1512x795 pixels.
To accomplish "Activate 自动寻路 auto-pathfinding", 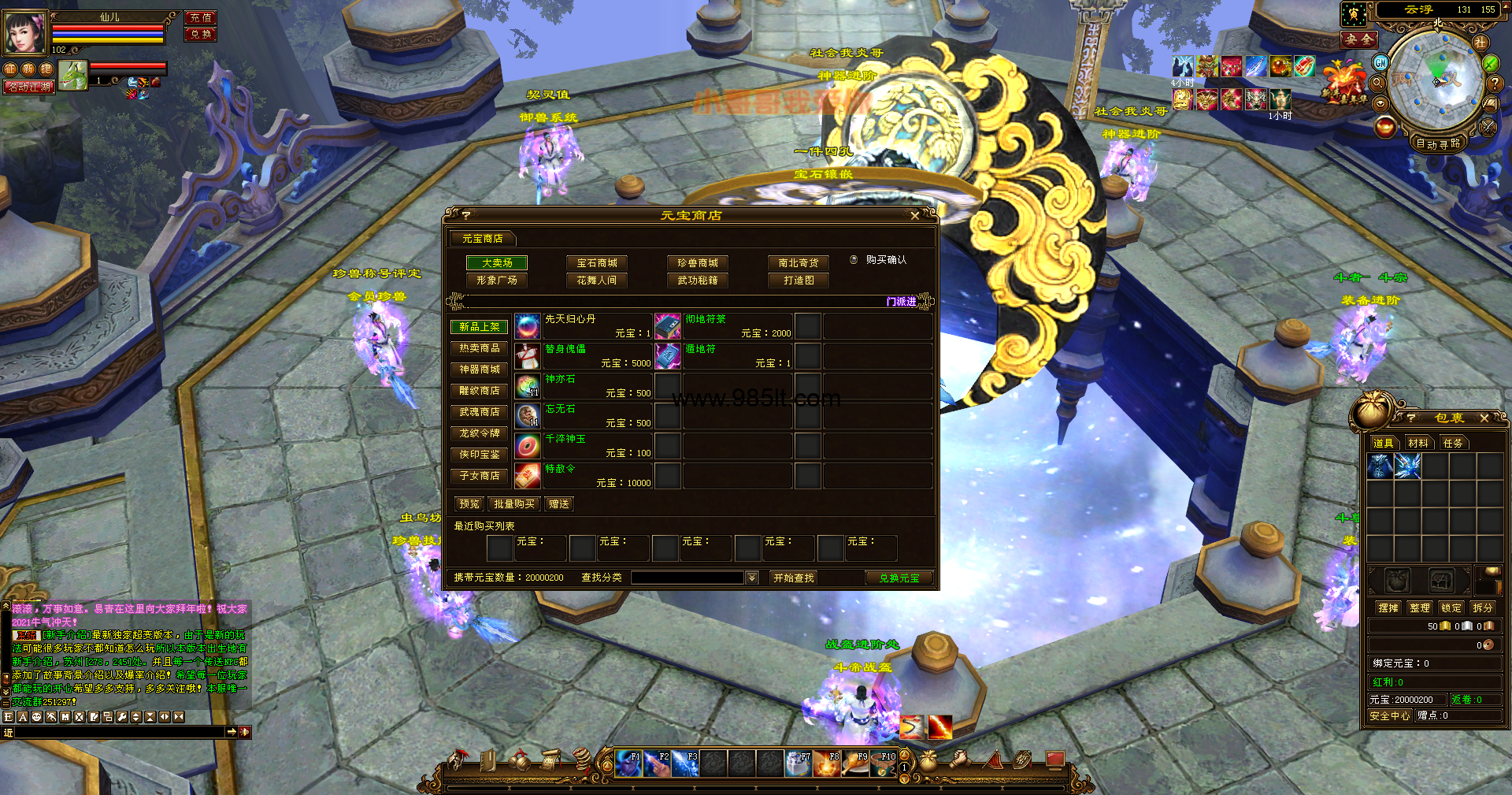I will [1438, 144].
